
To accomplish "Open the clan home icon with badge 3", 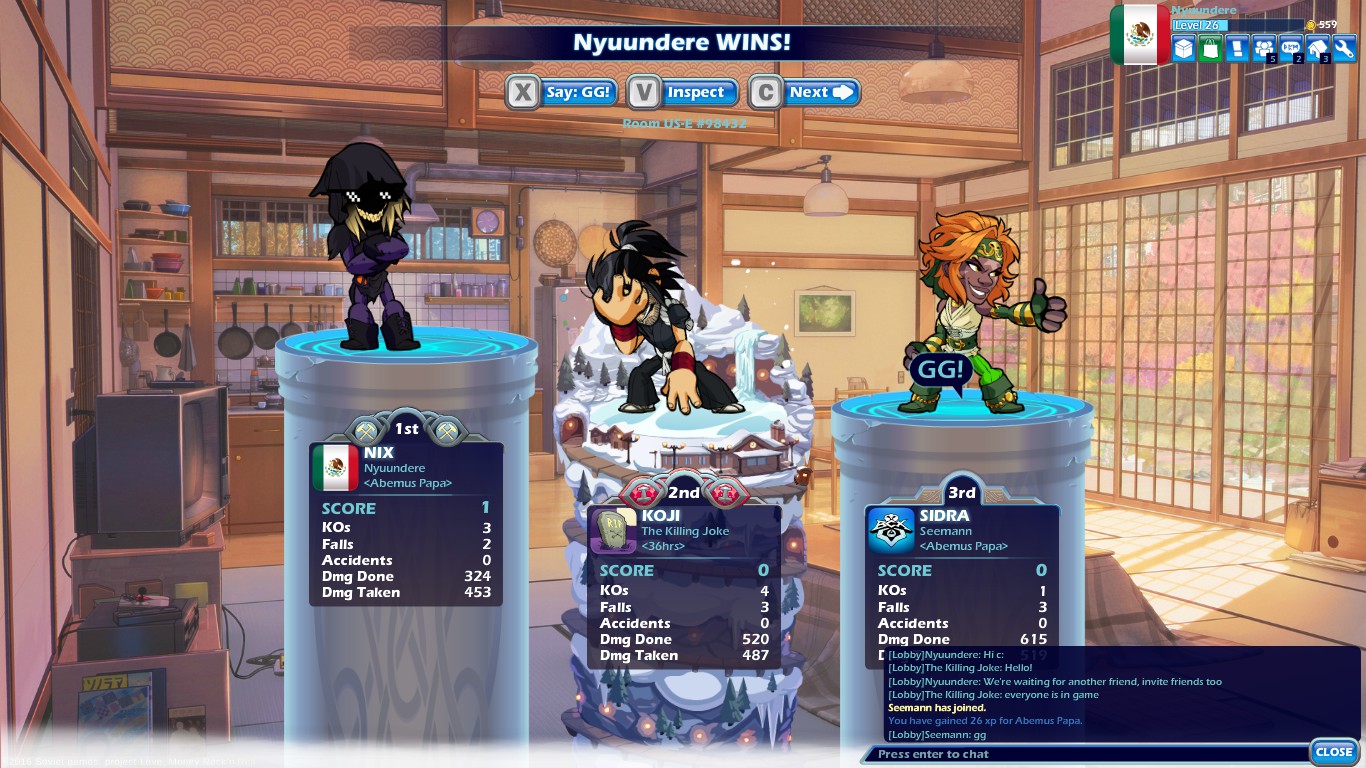I will pyautogui.click(x=1316, y=48).
